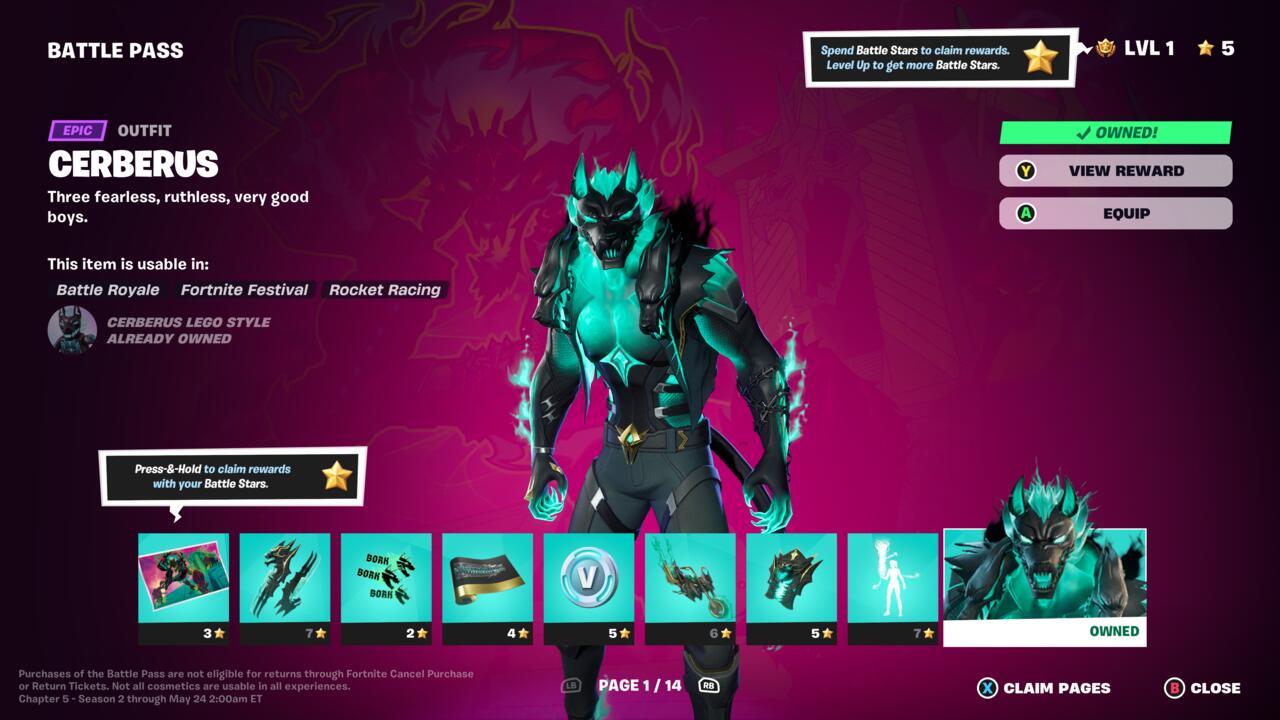
Task: Choose the black claw pickaxe reward tile
Action: point(285,588)
